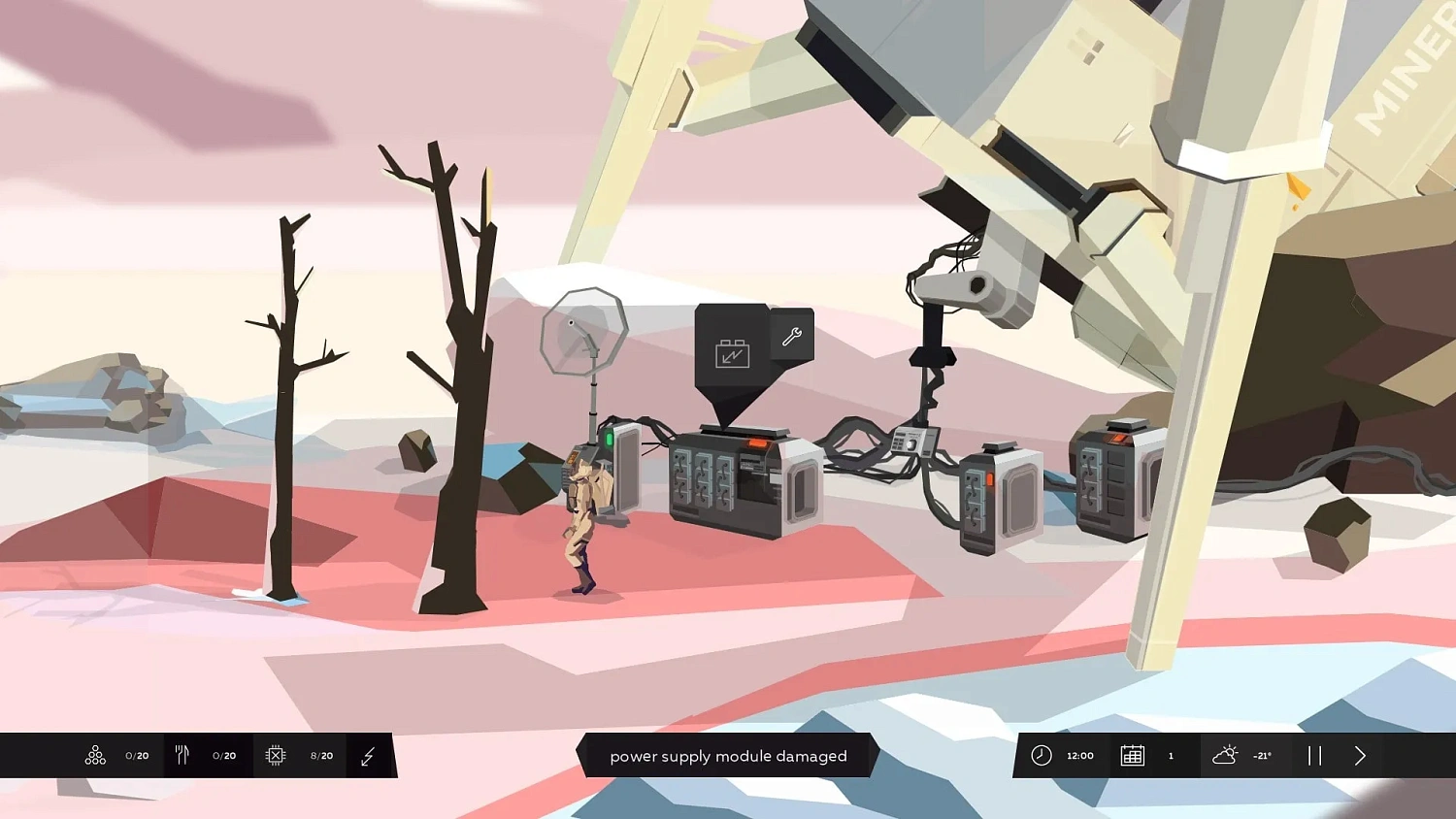Click the power supply module damaged notice
1456x819 pixels.
coord(728,756)
